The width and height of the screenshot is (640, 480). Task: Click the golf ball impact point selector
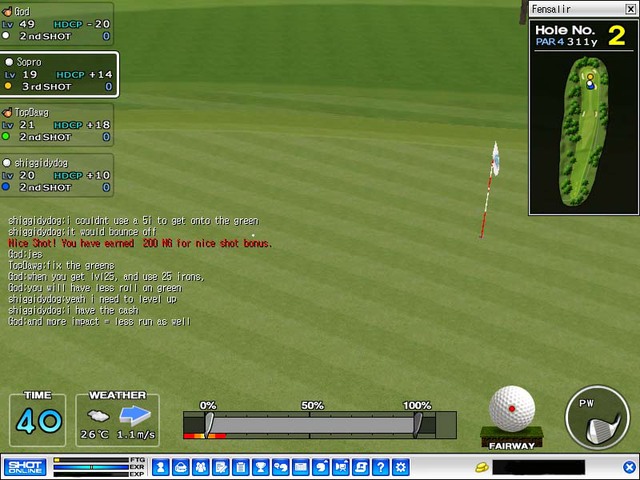click(512, 409)
